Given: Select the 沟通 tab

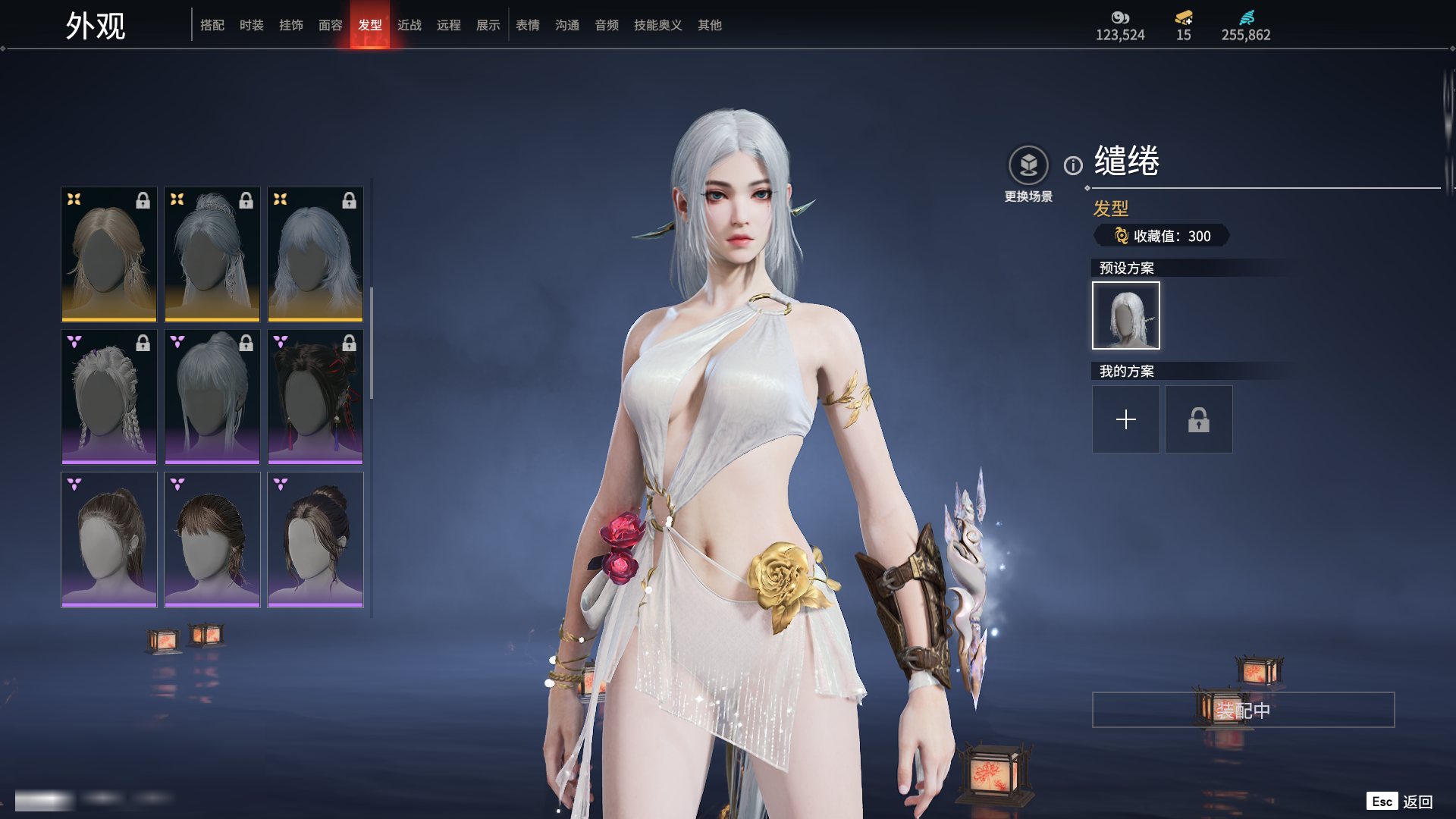Looking at the screenshot, I should [x=566, y=25].
